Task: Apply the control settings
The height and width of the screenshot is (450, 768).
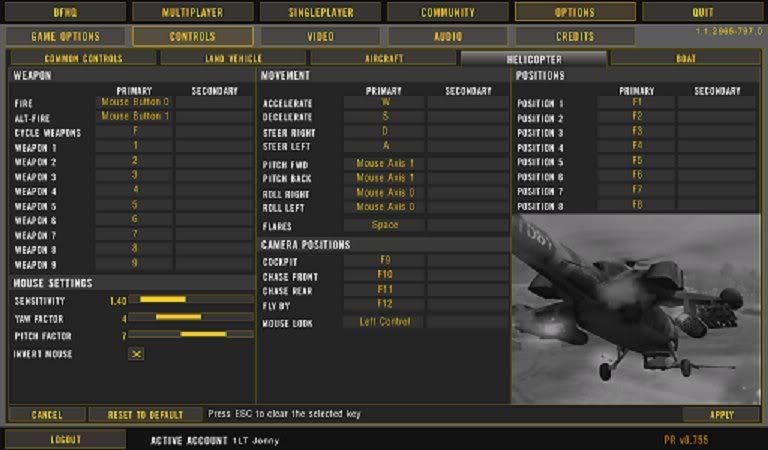Action: [x=720, y=414]
